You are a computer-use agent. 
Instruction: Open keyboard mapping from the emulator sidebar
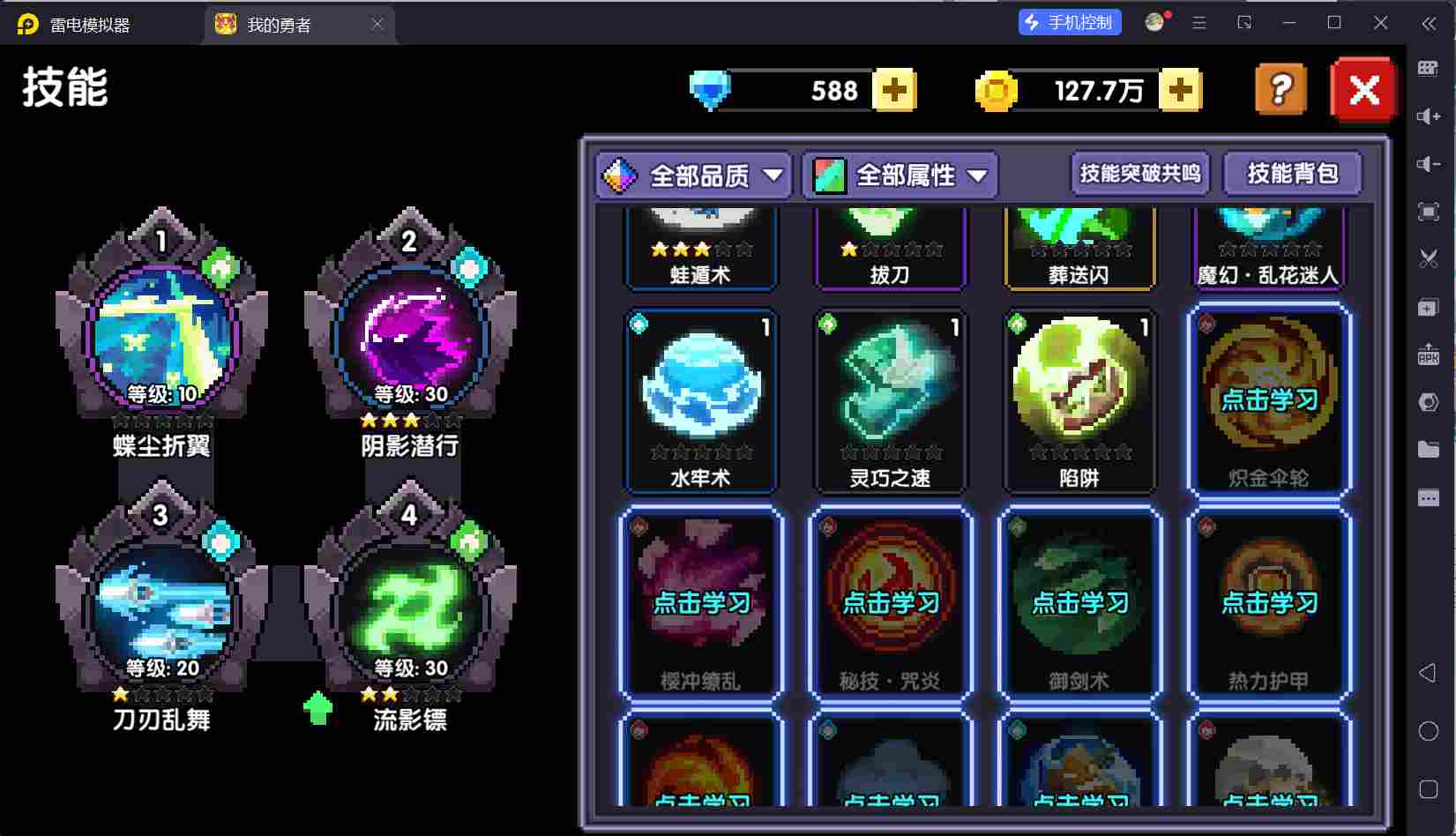tap(1429, 67)
